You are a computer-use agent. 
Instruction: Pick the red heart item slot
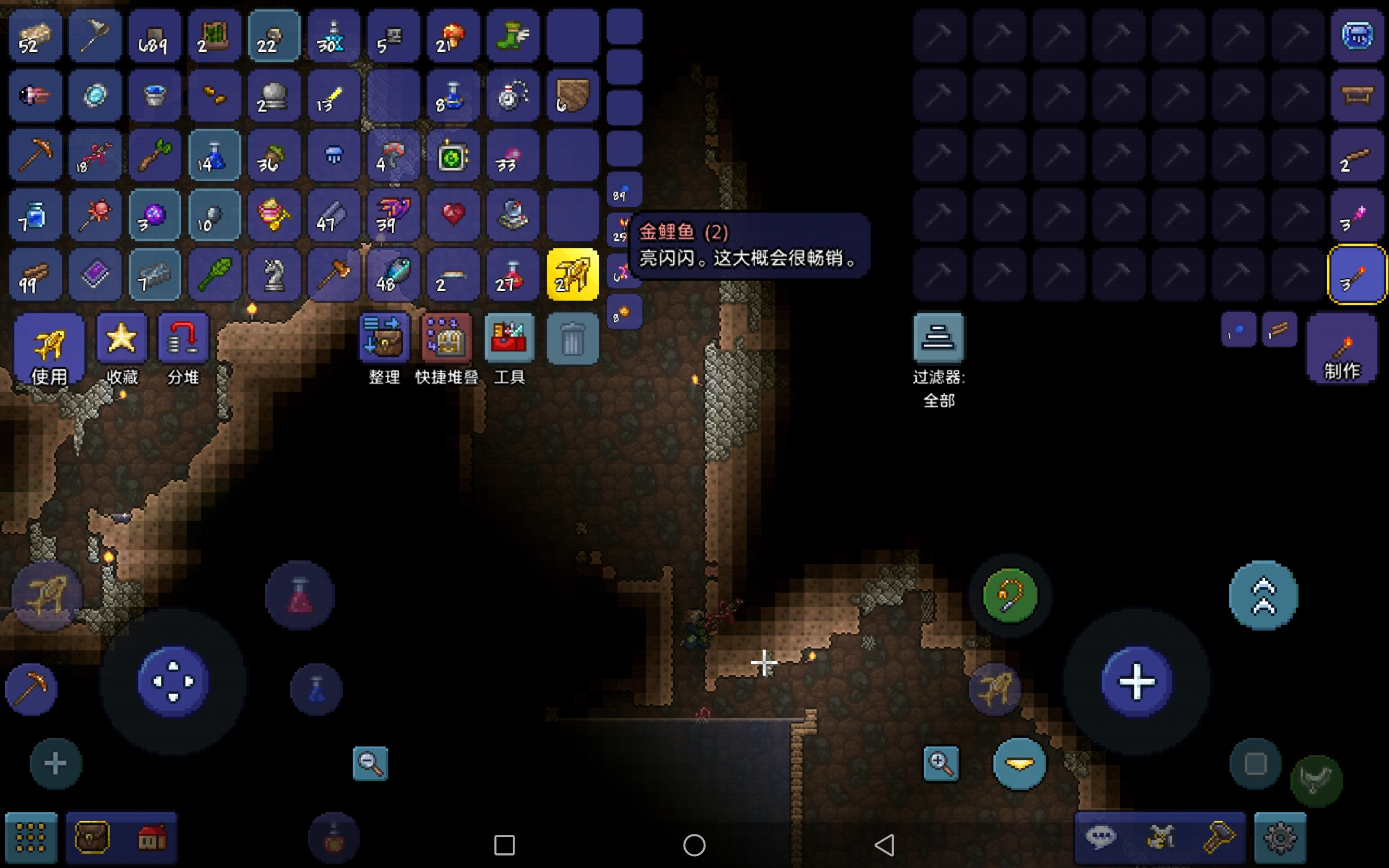click(x=453, y=215)
